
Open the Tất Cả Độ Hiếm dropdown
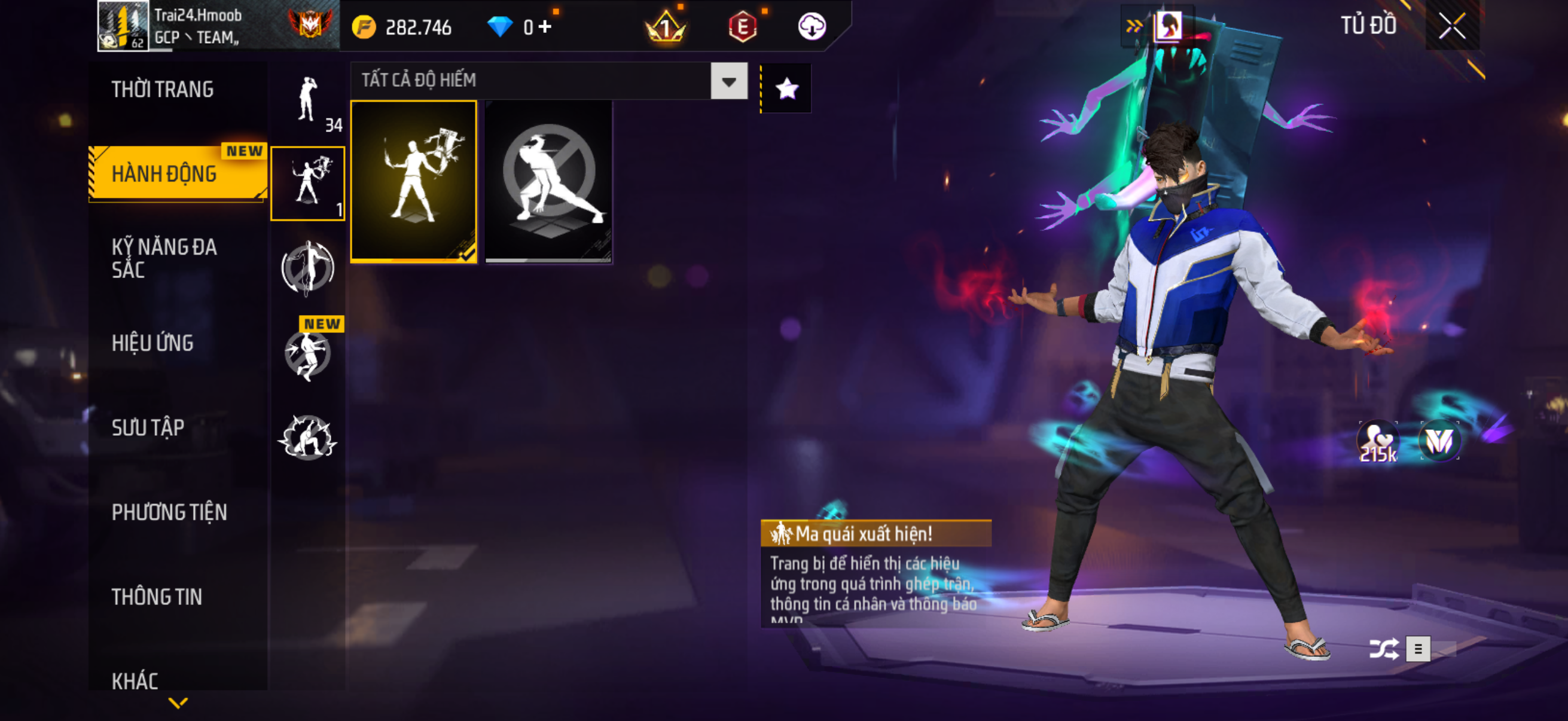tap(728, 81)
